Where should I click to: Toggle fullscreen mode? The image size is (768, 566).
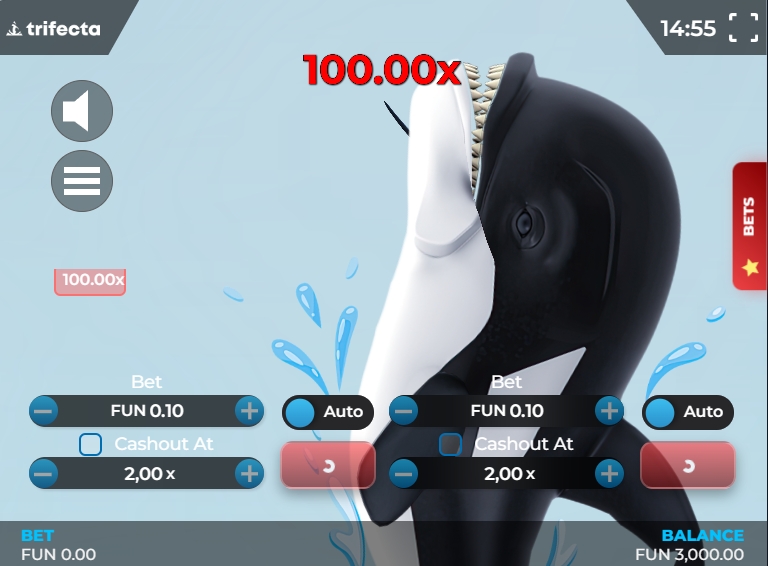743,28
